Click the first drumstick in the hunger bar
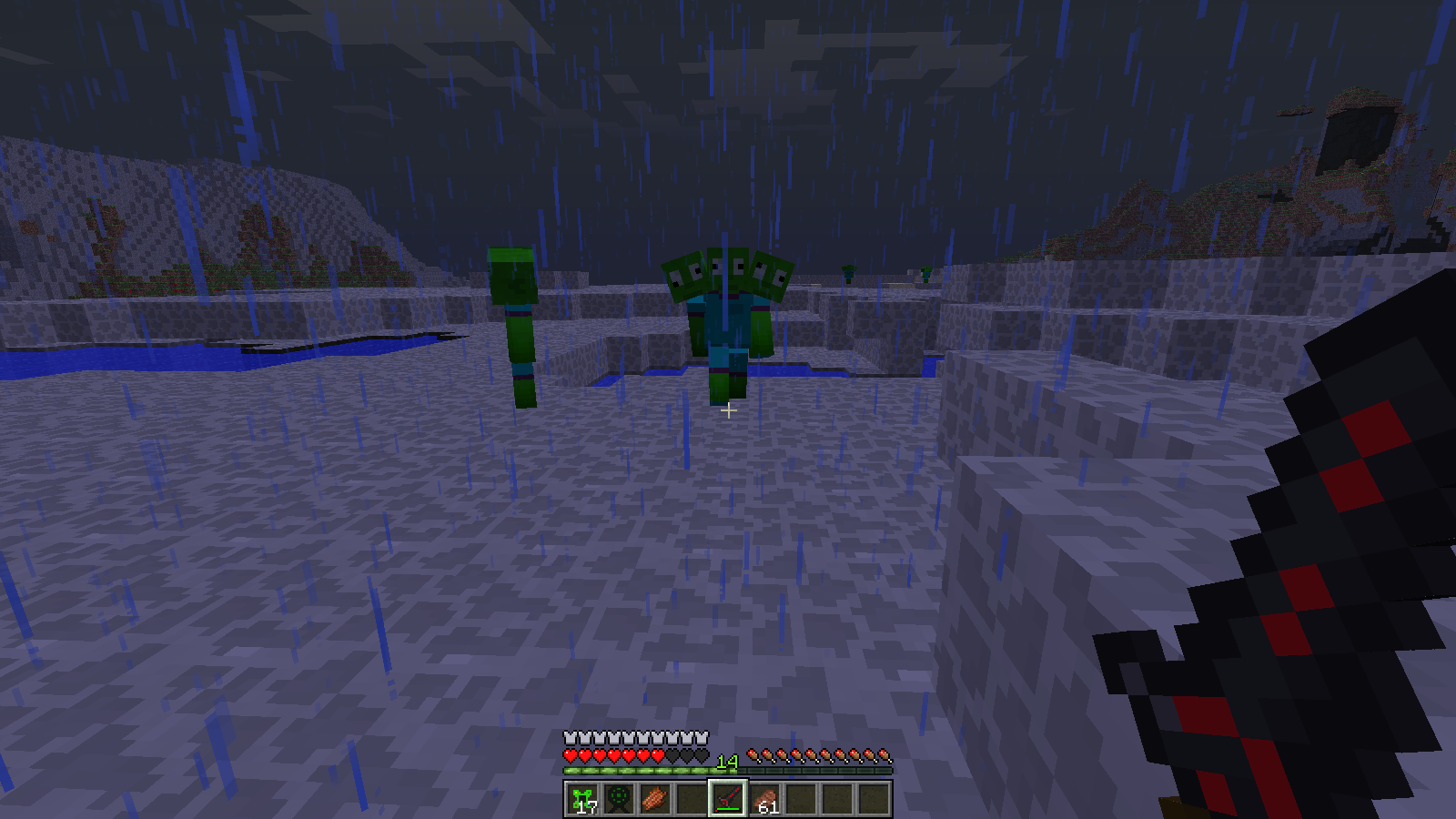This screenshot has height=819, width=1456. tap(755, 756)
